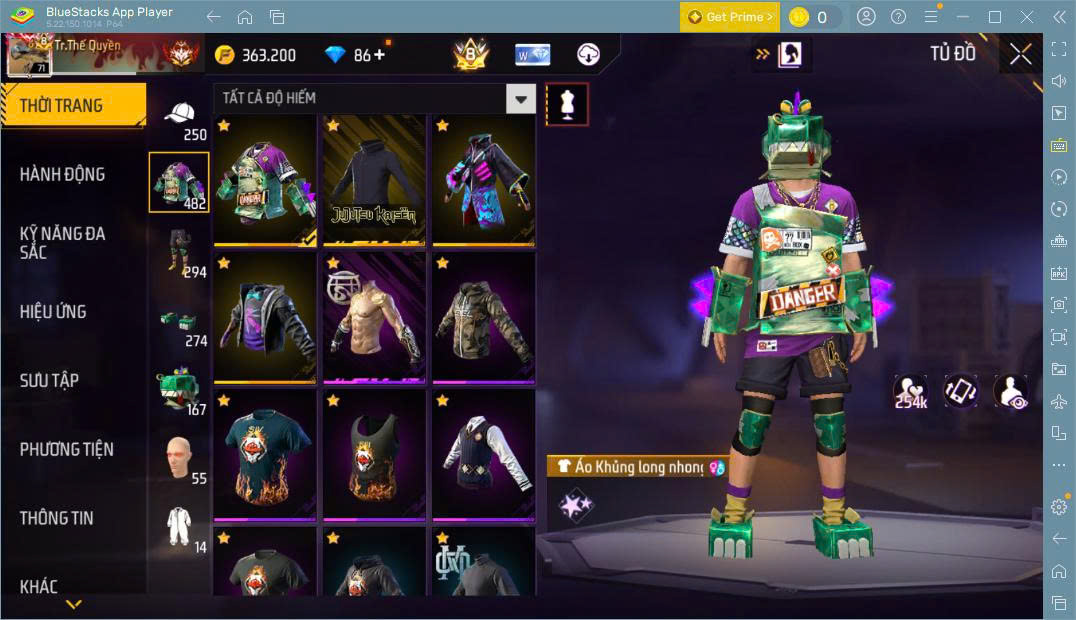Image resolution: width=1076 pixels, height=620 pixels.
Task: Select the shirtless gold armor top
Action: [374, 317]
